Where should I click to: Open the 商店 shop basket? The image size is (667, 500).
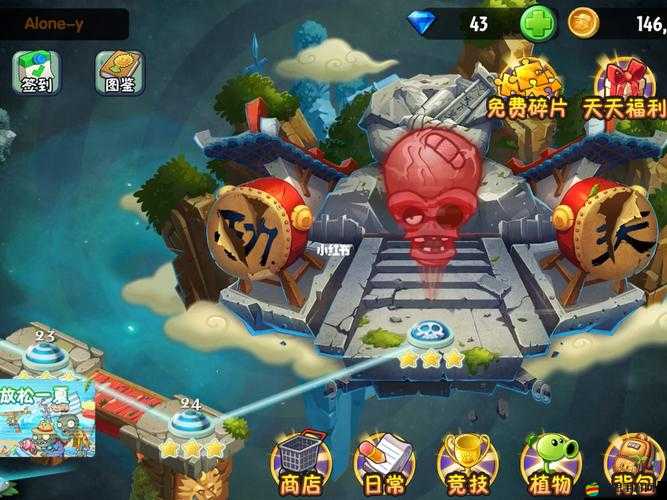pos(302,462)
